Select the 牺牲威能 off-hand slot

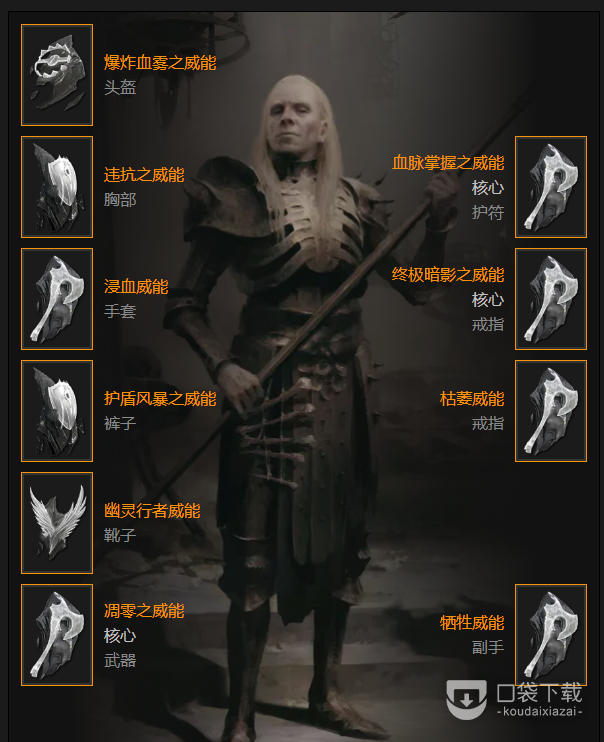click(x=550, y=635)
